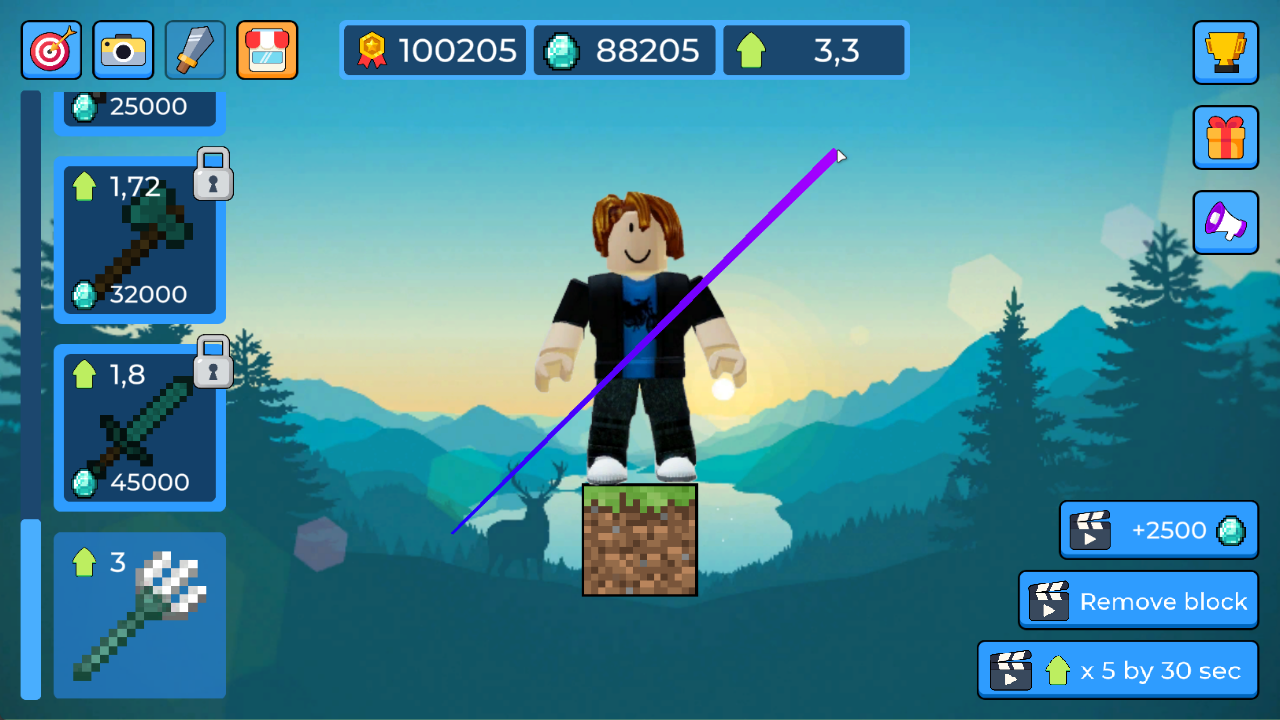Click the dirt block under the character

(639, 540)
